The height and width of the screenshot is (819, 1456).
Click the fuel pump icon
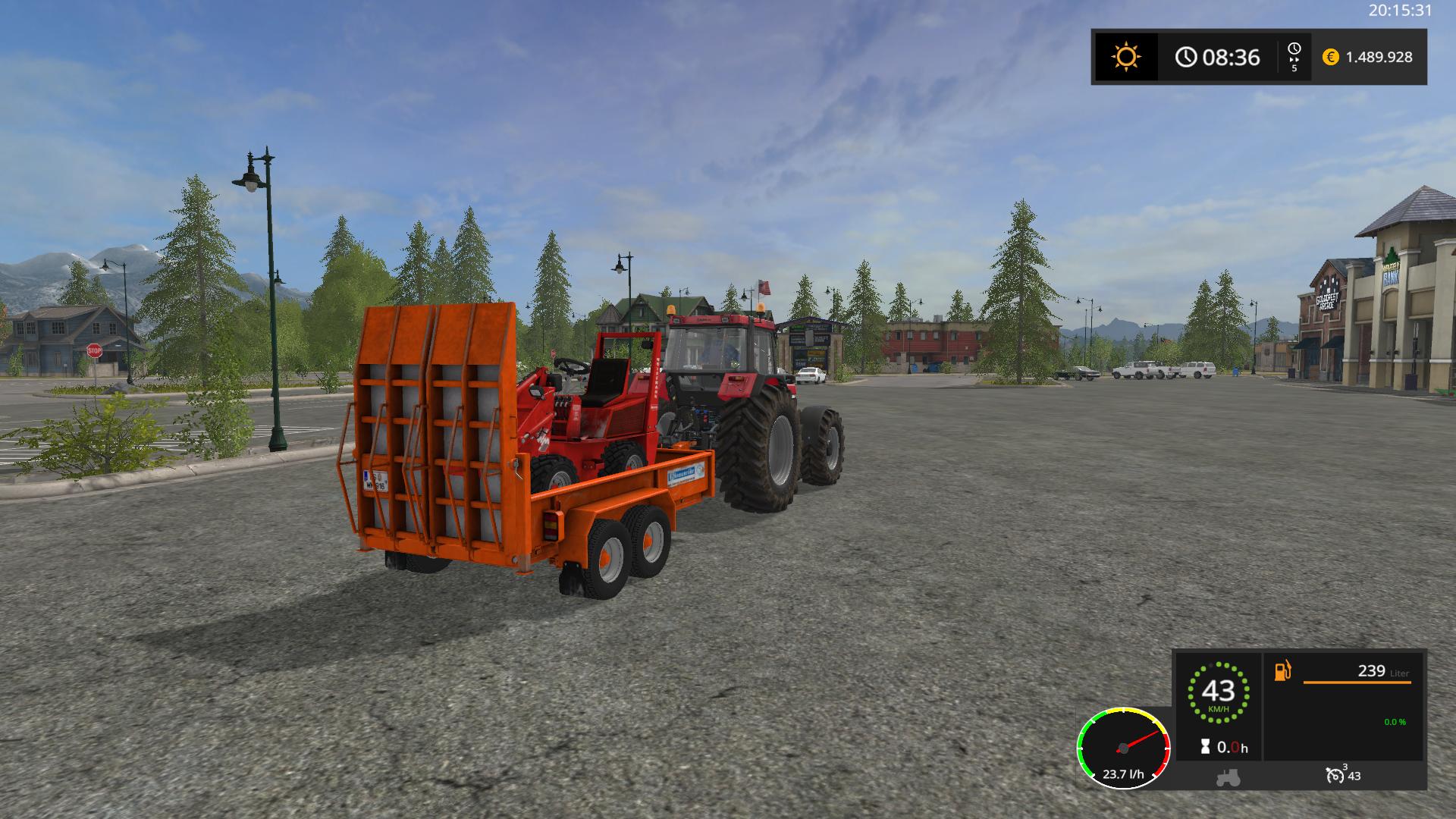[x=1282, y=671]
